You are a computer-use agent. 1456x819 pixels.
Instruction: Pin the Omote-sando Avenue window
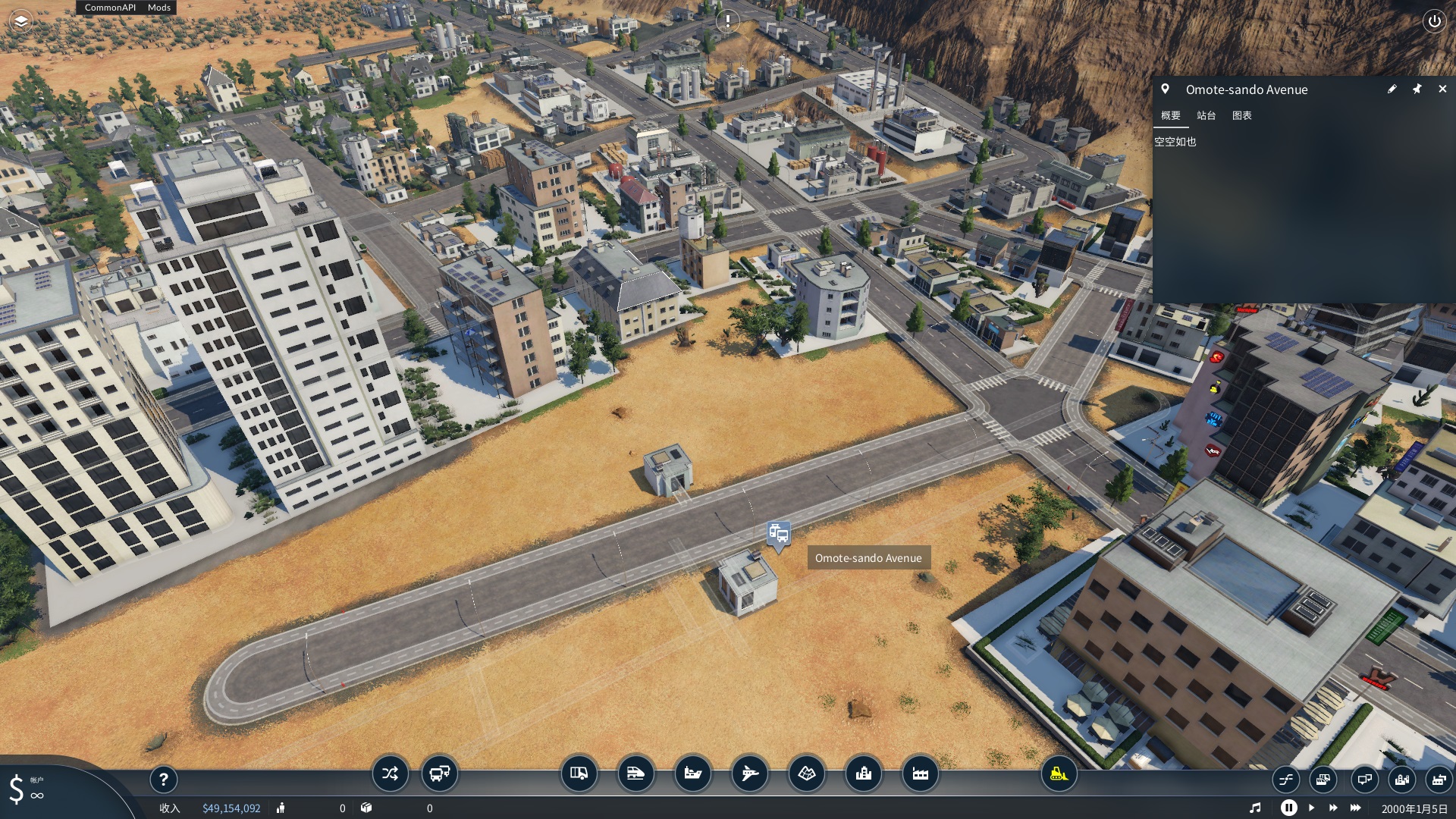coord(1417,89)
